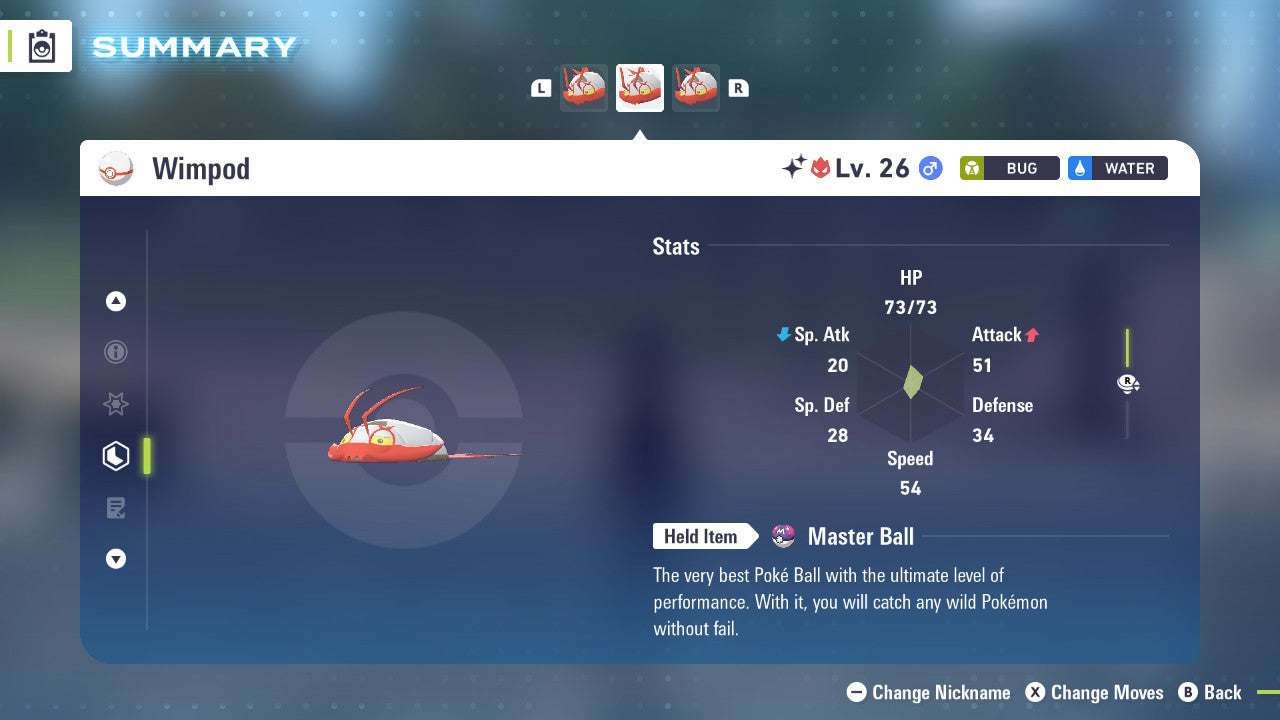The height and width of the screenshot is (720, 1280).
Task: Select the Master Ball icon under Held Item
Action: [783, 536]
